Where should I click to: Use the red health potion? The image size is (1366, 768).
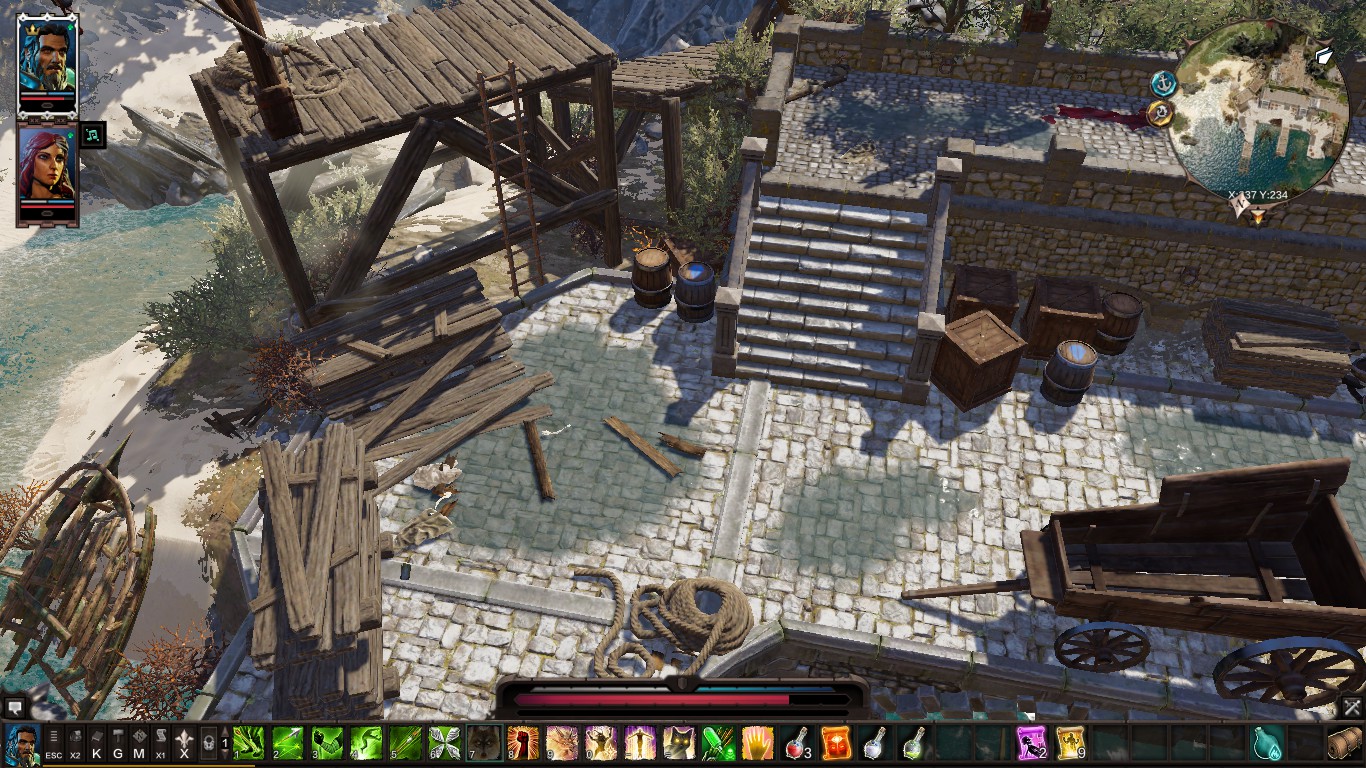796,744
